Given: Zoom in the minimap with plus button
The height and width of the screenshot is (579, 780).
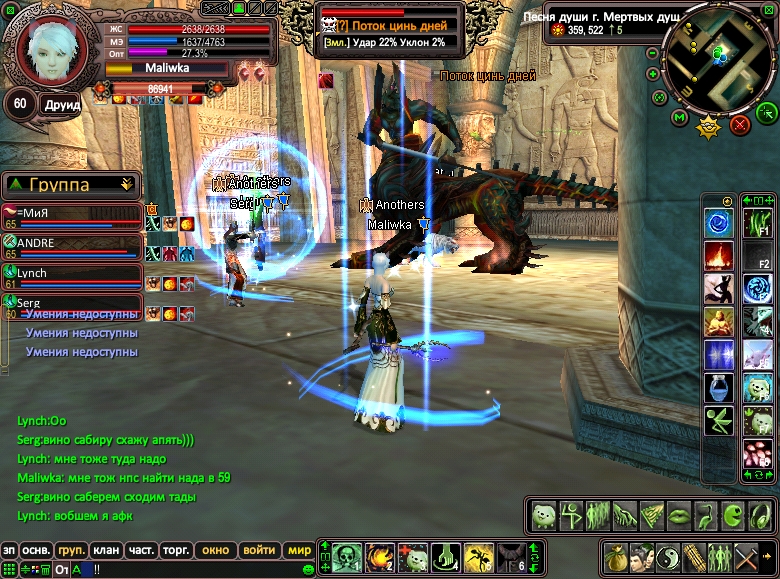Looking at the screenshot, I should 652,74.
